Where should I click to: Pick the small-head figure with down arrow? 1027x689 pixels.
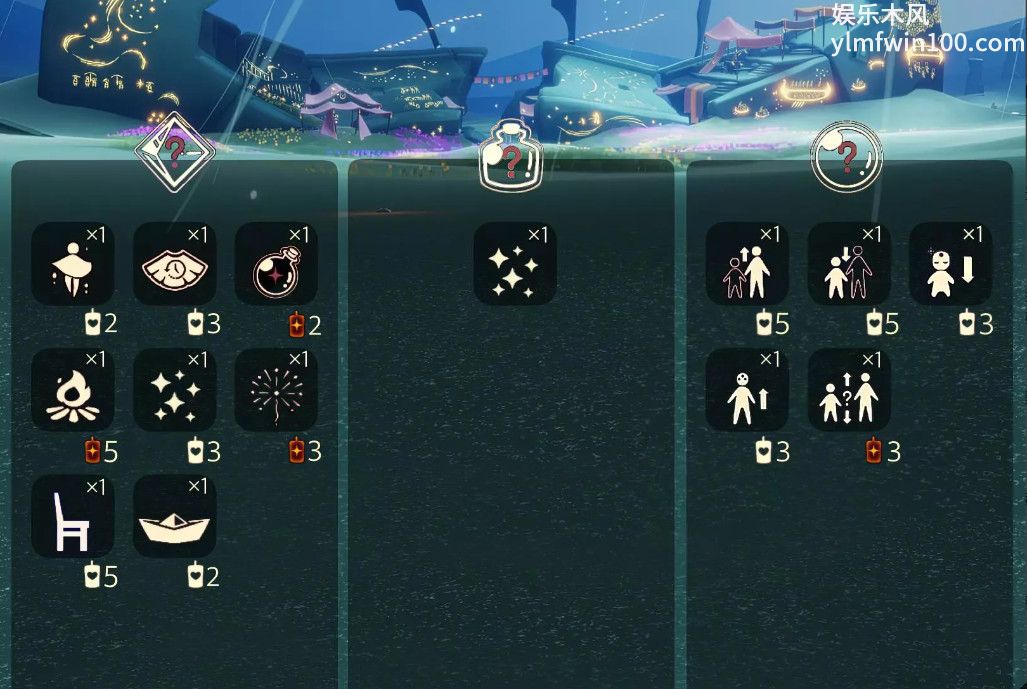tap(950, 263)
